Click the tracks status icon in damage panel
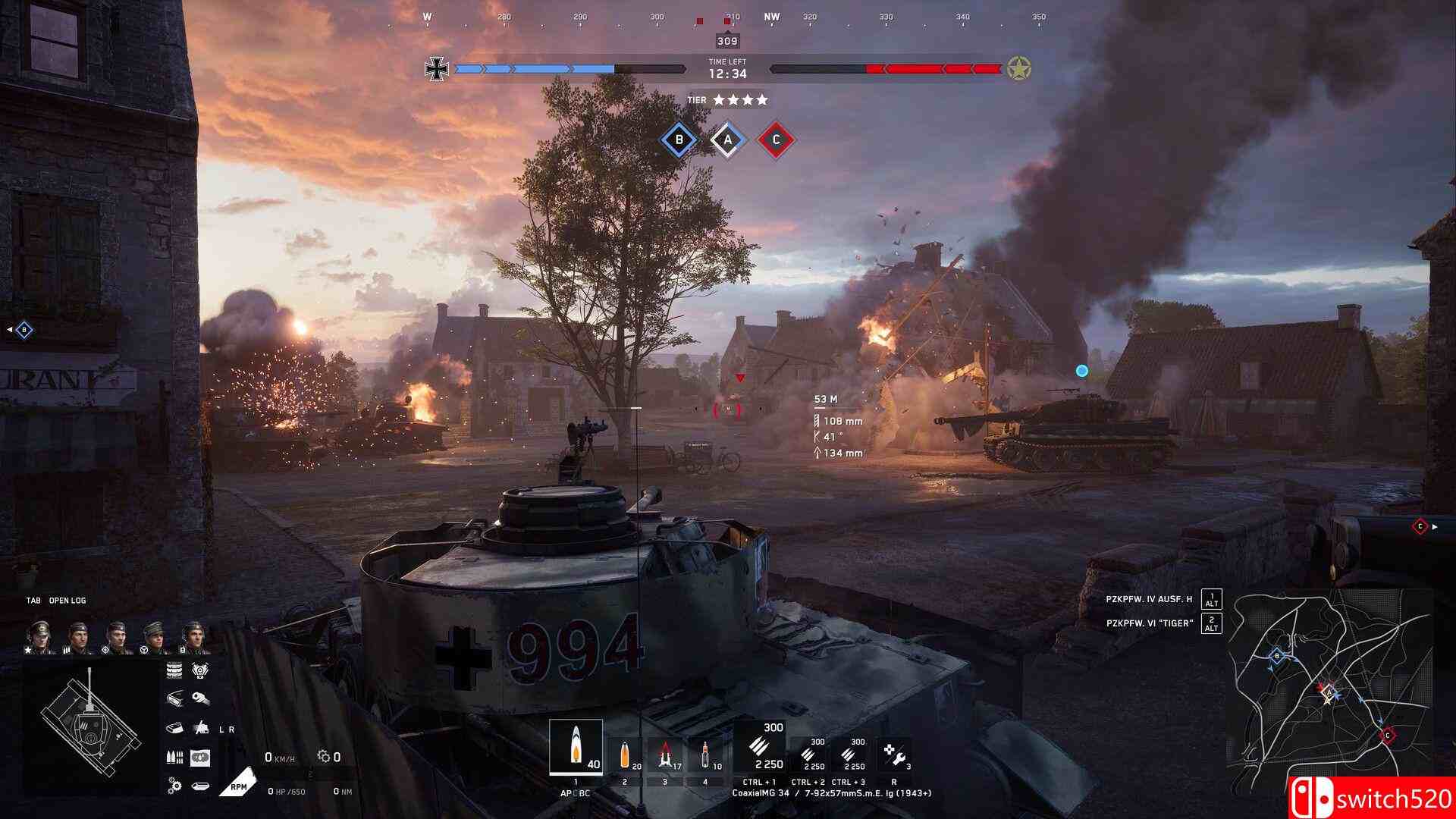The image size is (1456, 819). tap(173, 669)
